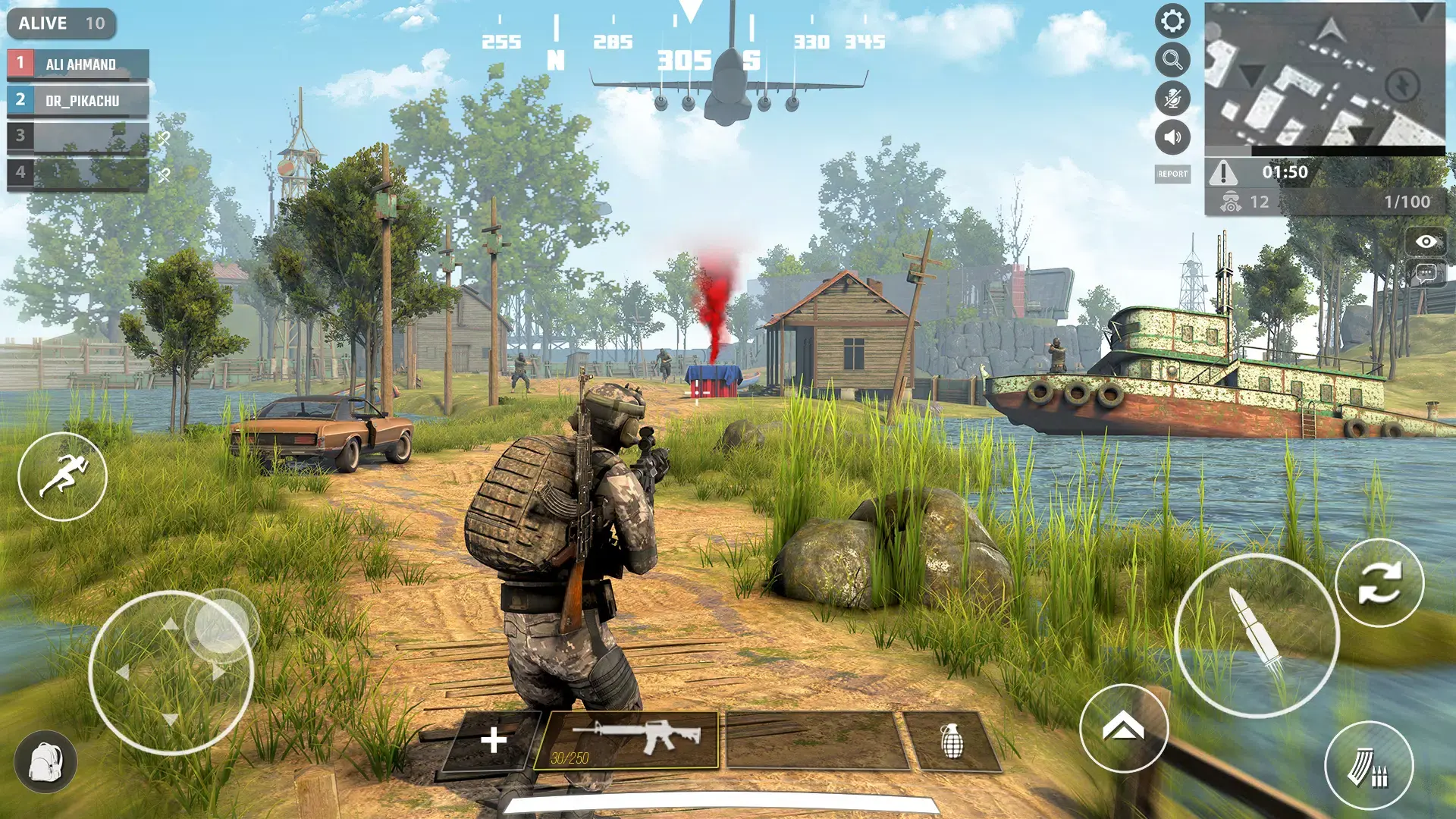Tap the jump up-arrow button
This screenshot has height=819, width=1456.
coord(1123,728)
